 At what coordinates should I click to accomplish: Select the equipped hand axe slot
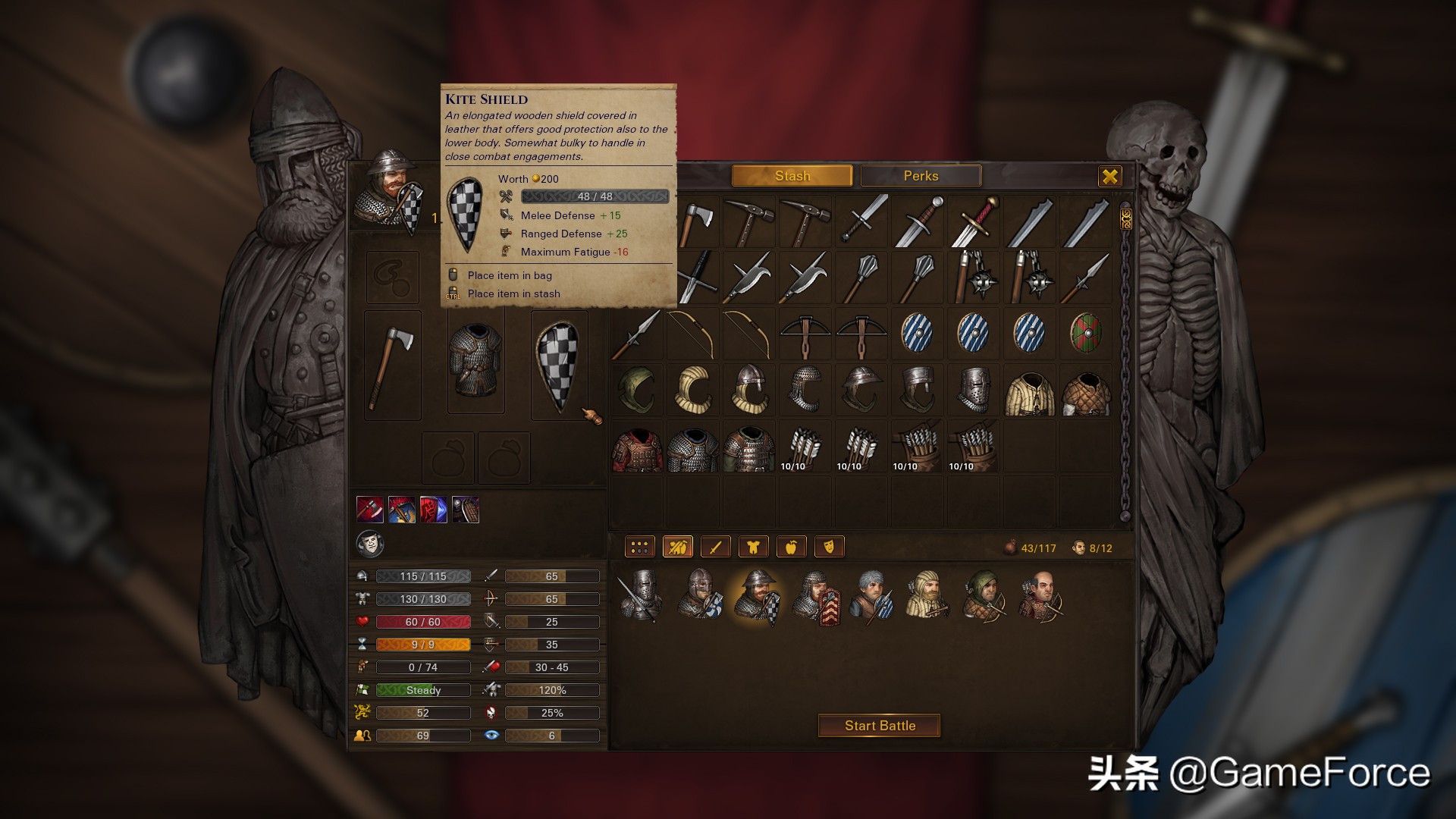[392, 365]
